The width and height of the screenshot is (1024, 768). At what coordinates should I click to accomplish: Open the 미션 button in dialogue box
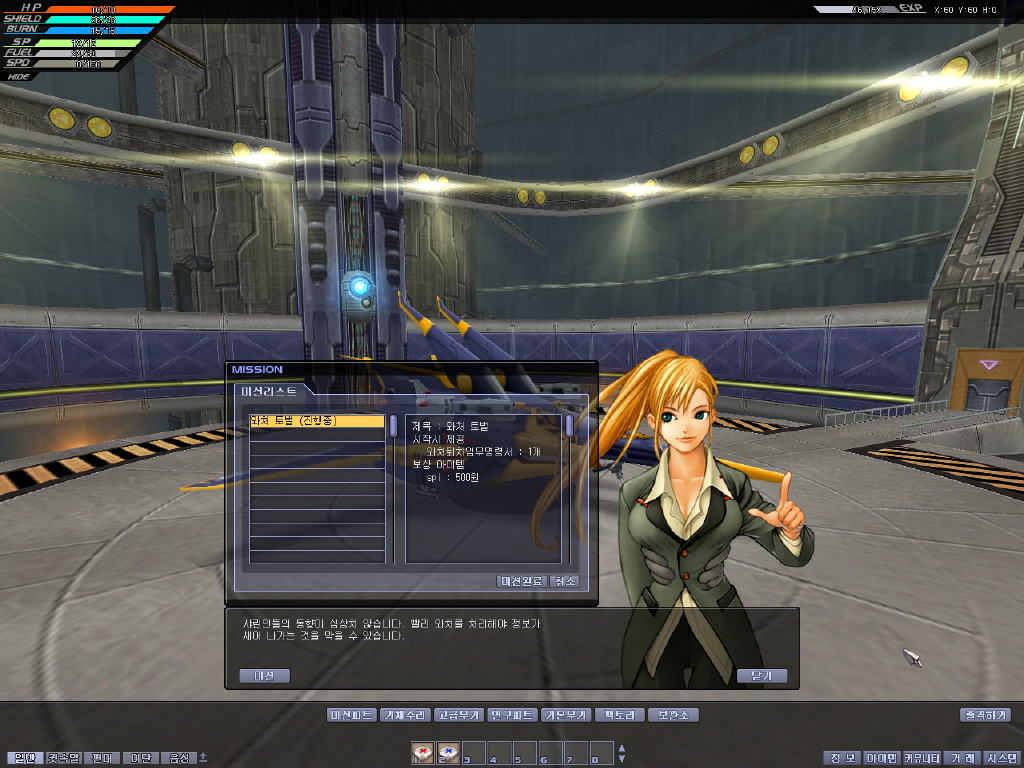click(264, 676)
